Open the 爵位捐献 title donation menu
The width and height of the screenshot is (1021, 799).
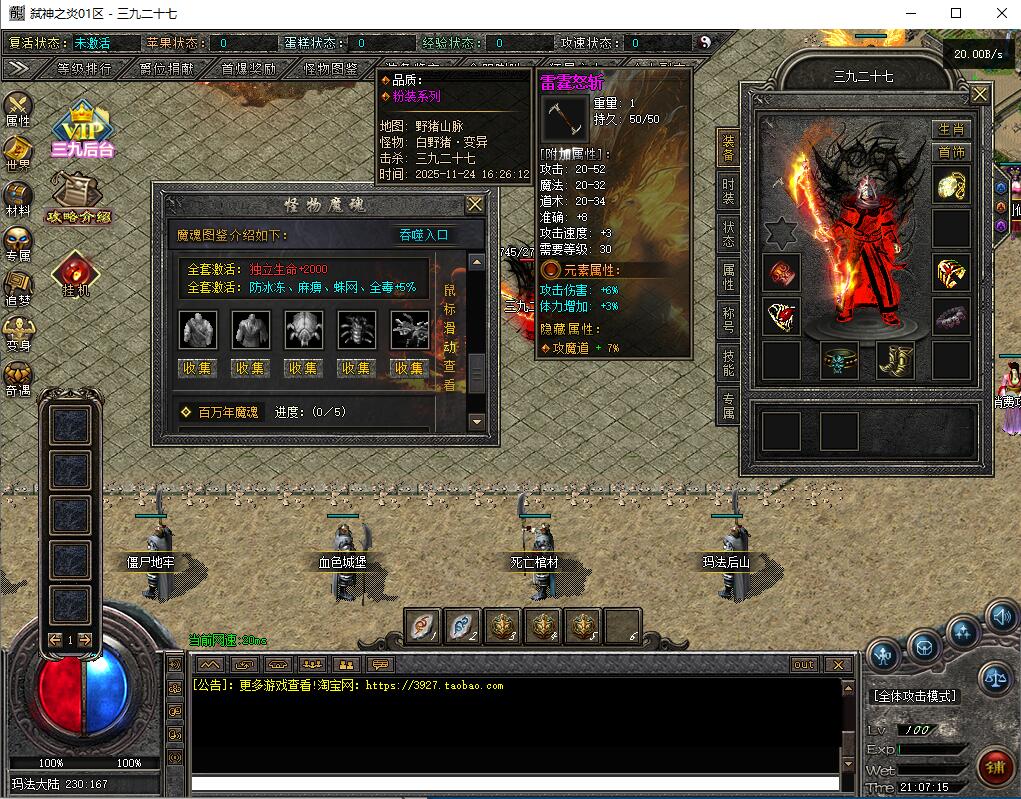166,69
